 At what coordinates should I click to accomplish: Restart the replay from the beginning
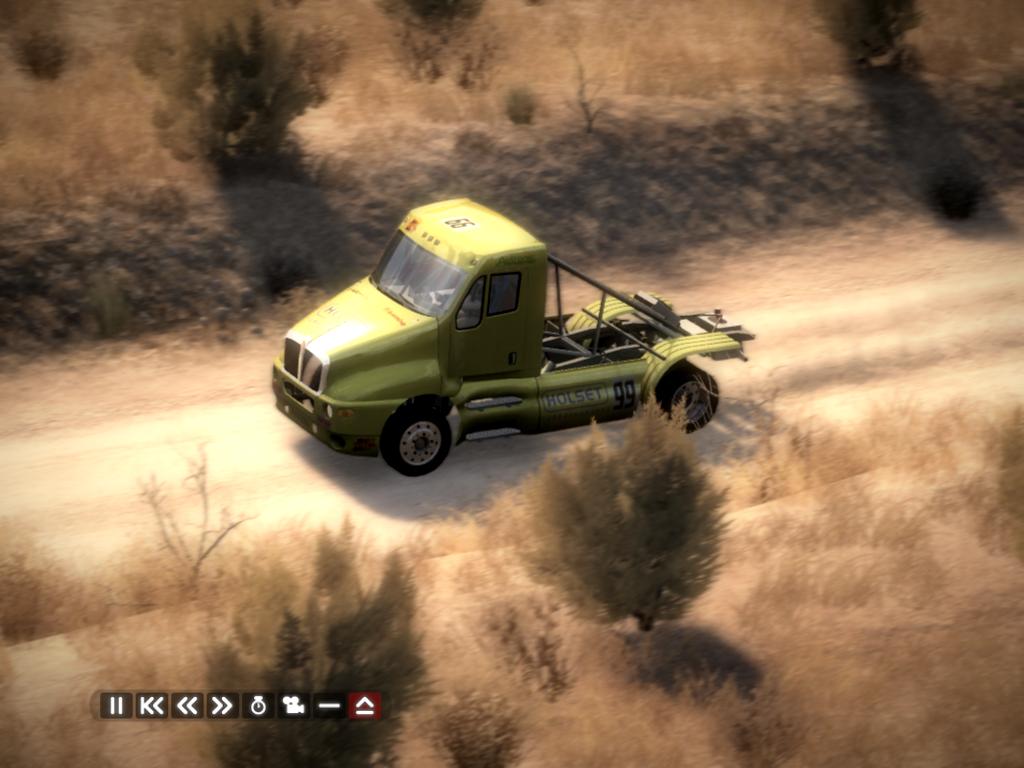pos(151,705)
